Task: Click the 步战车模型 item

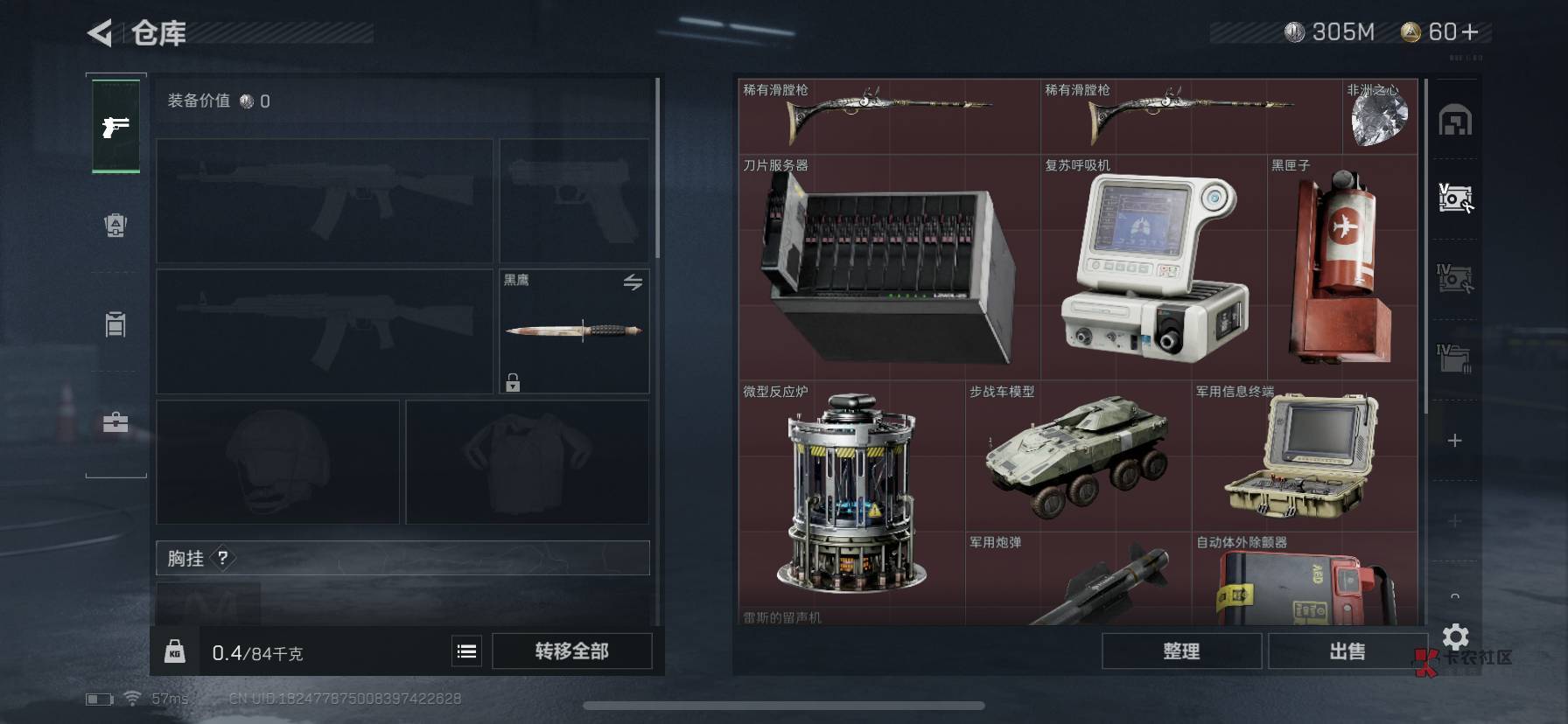Action: pos(1077,456)
